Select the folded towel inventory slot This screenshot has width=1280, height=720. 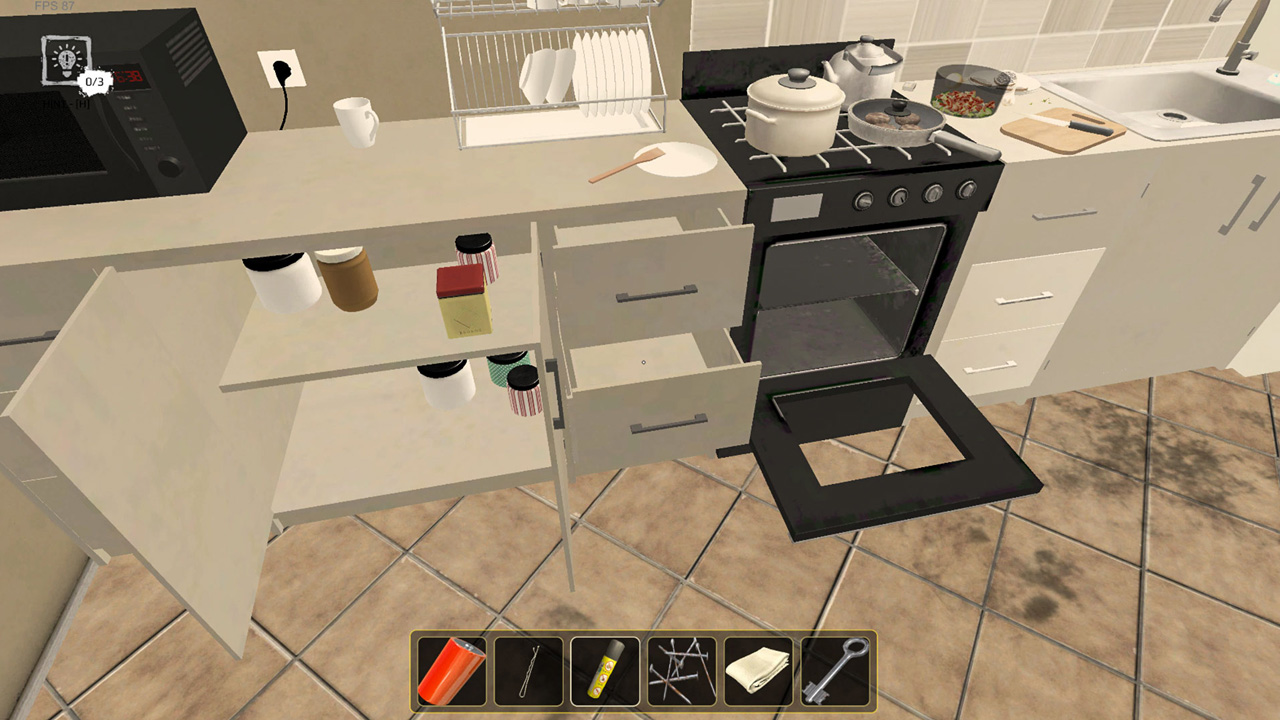758,668
